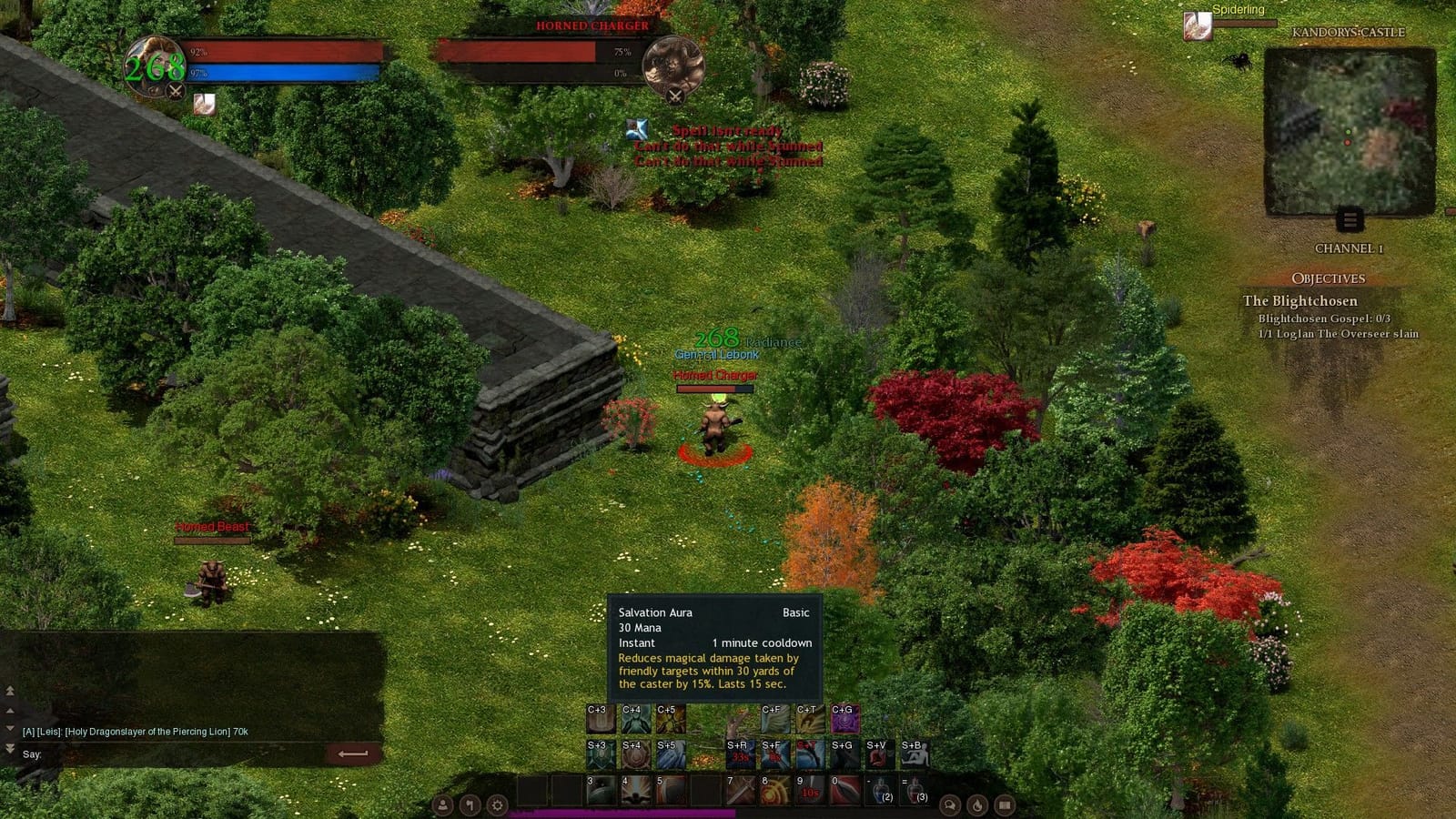Open the chat bubble icon at bottom right
1456x819 pixels.
point(949,805)
